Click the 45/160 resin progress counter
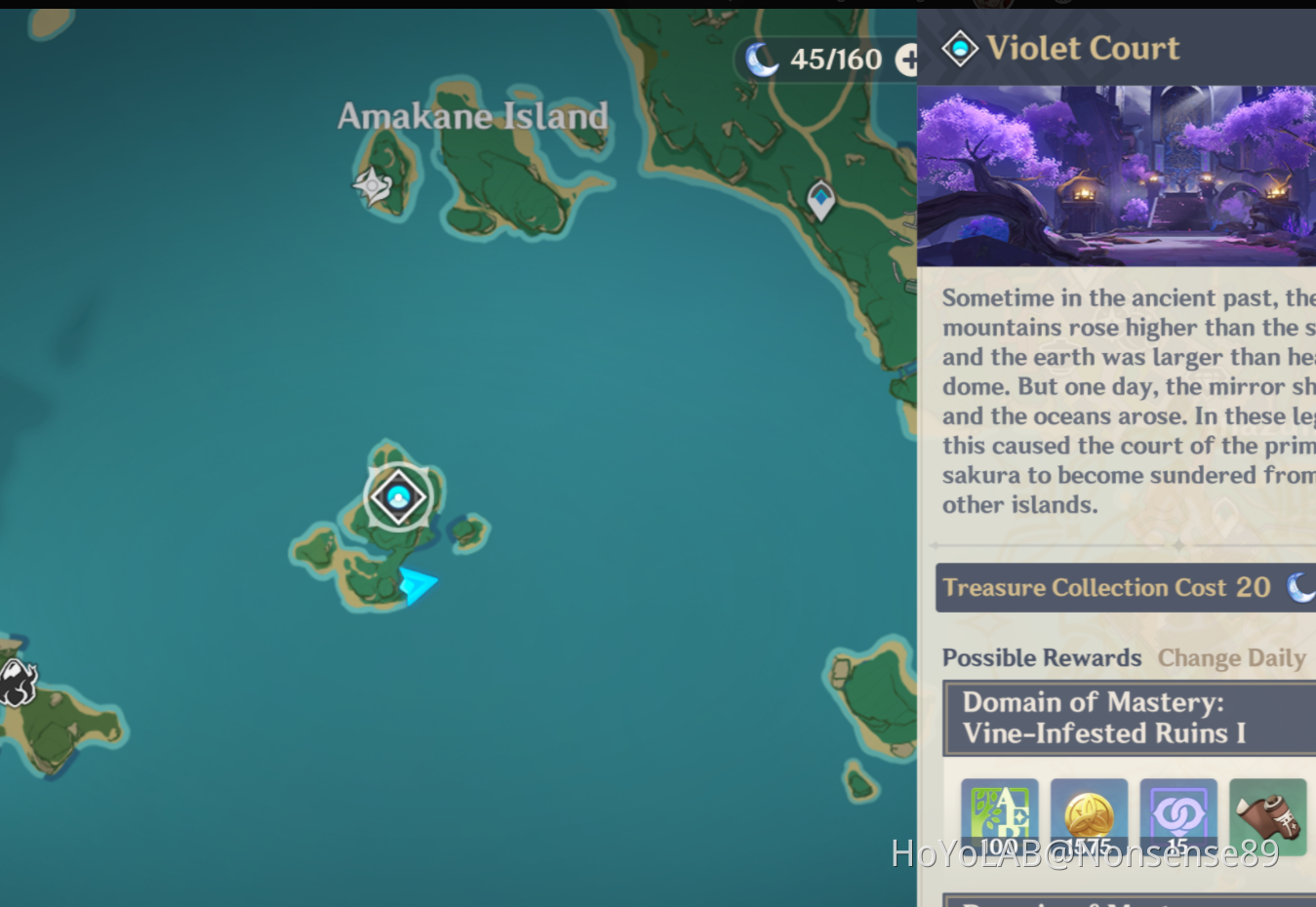The image size is (1316, 907). coord(834,59)
